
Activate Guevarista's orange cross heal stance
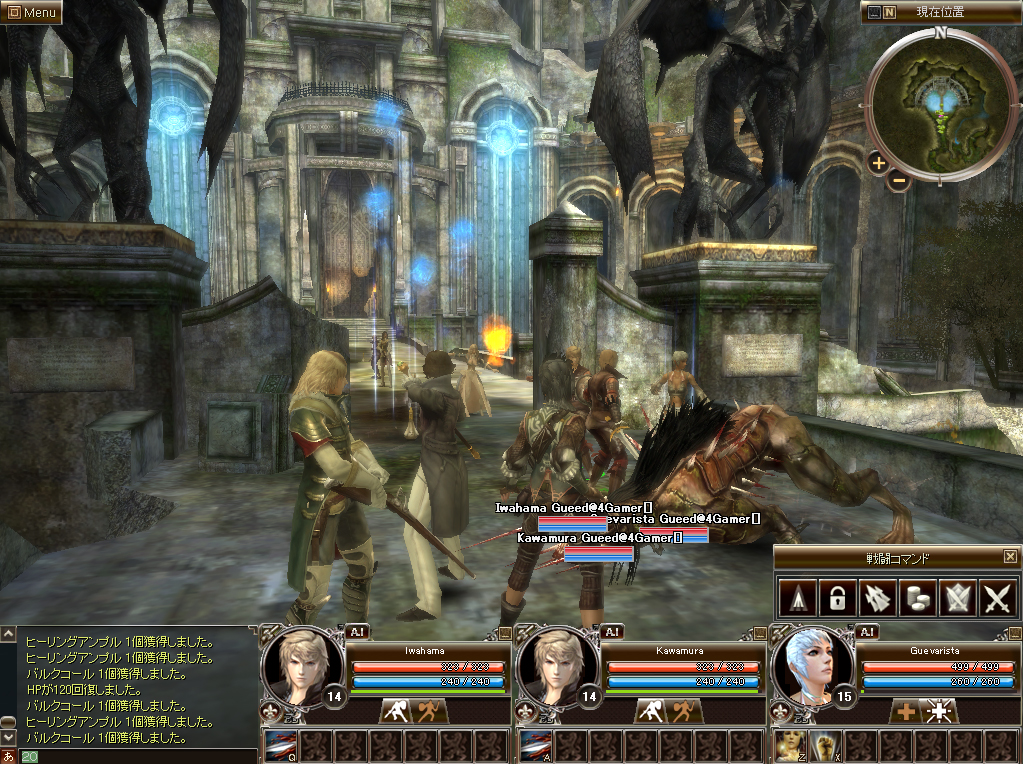tap(906, 711)
